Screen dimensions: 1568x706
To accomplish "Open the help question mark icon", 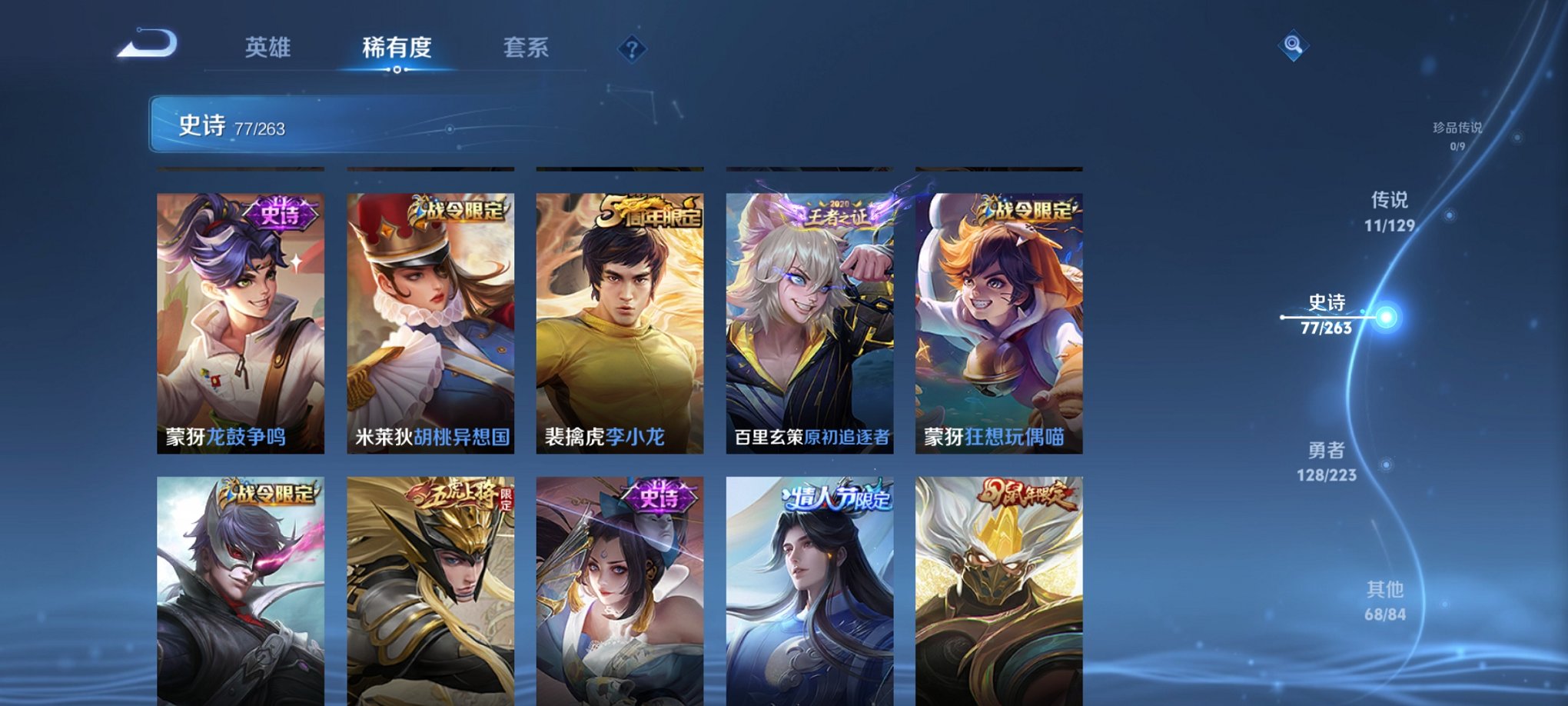I will (x=632, y=50).
